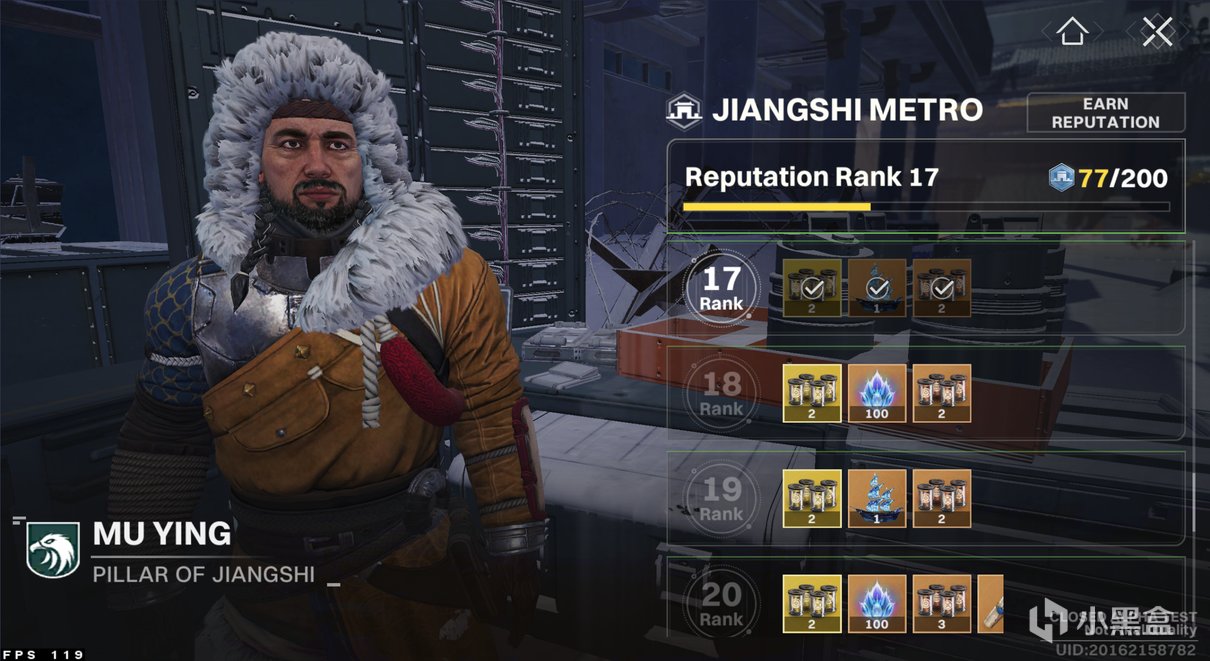The image size is (1210, 661).
Task: Select the partially visible scroll reward in Rank 20
Action: pyautogui.click(x=990, y=603)
